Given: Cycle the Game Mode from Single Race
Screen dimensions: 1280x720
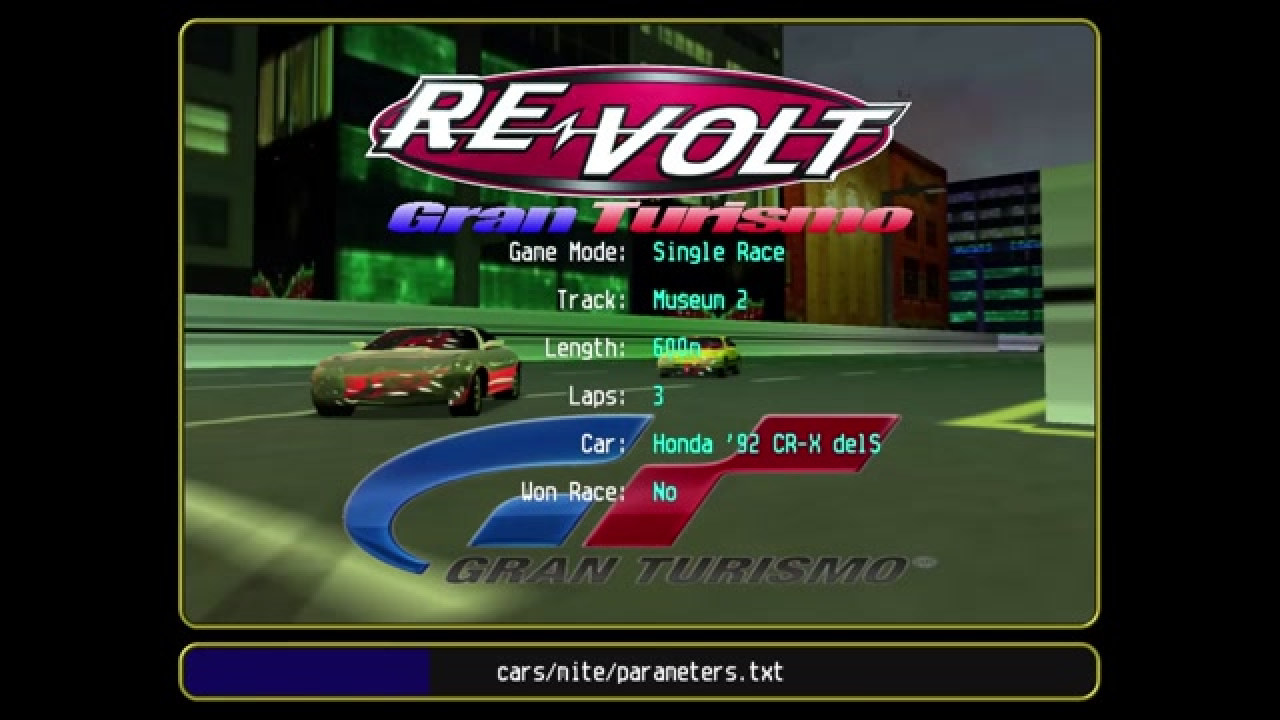Looking at the screenshot, I should click(716, 252).
